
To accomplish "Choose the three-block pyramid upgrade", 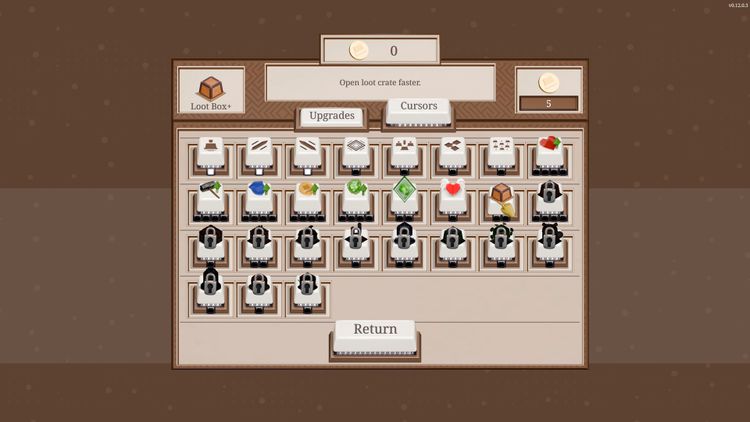I will point(404,149).
